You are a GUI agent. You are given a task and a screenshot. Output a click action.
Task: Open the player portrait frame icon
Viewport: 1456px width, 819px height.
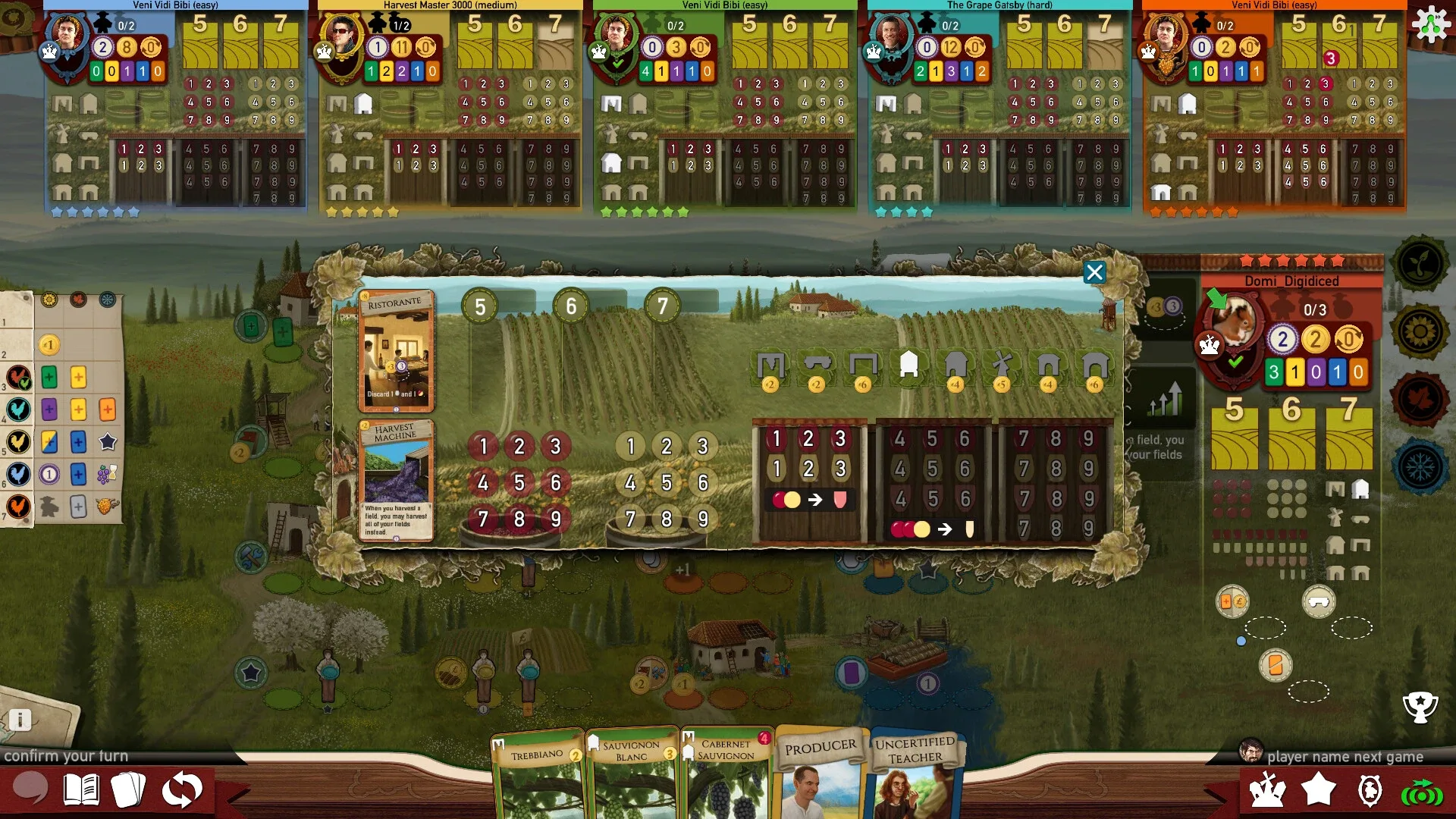(x=1370, y=789)
